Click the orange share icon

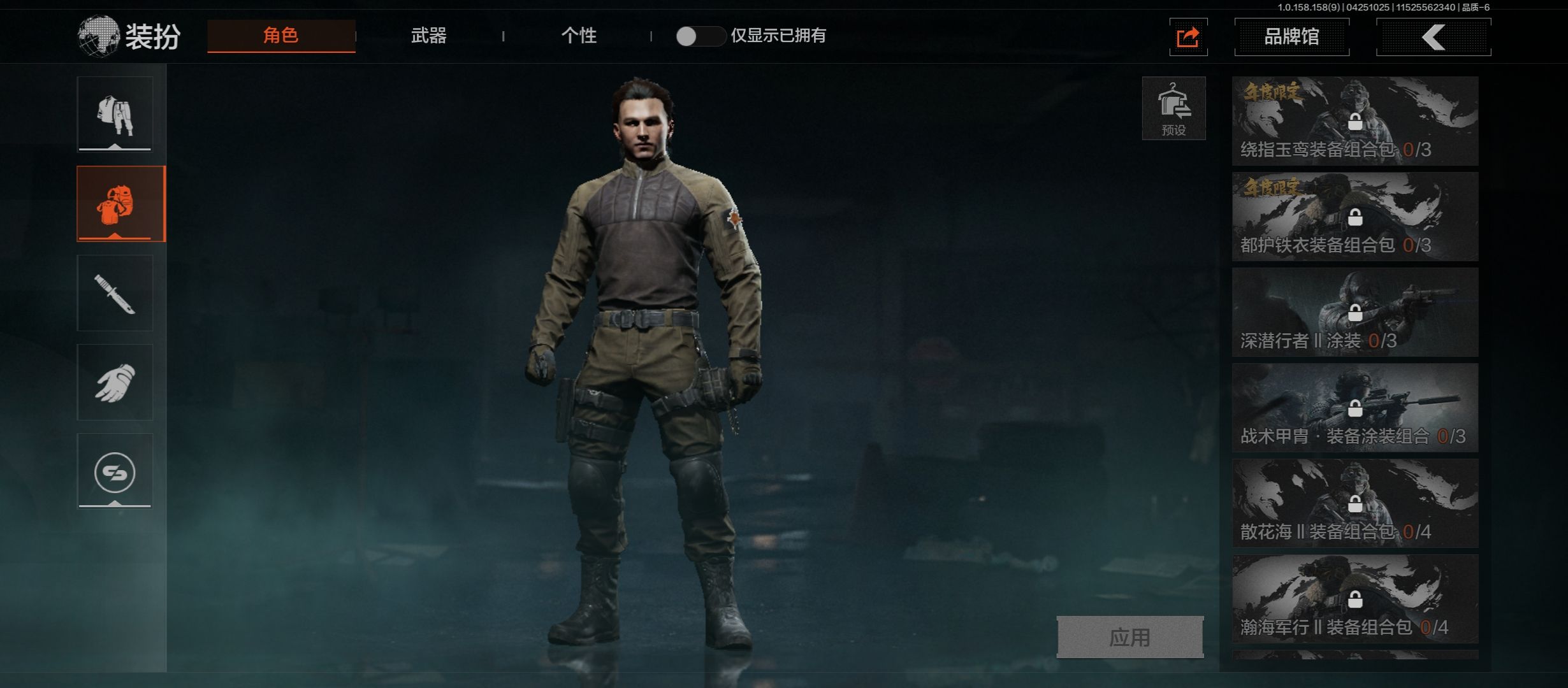1188,37
